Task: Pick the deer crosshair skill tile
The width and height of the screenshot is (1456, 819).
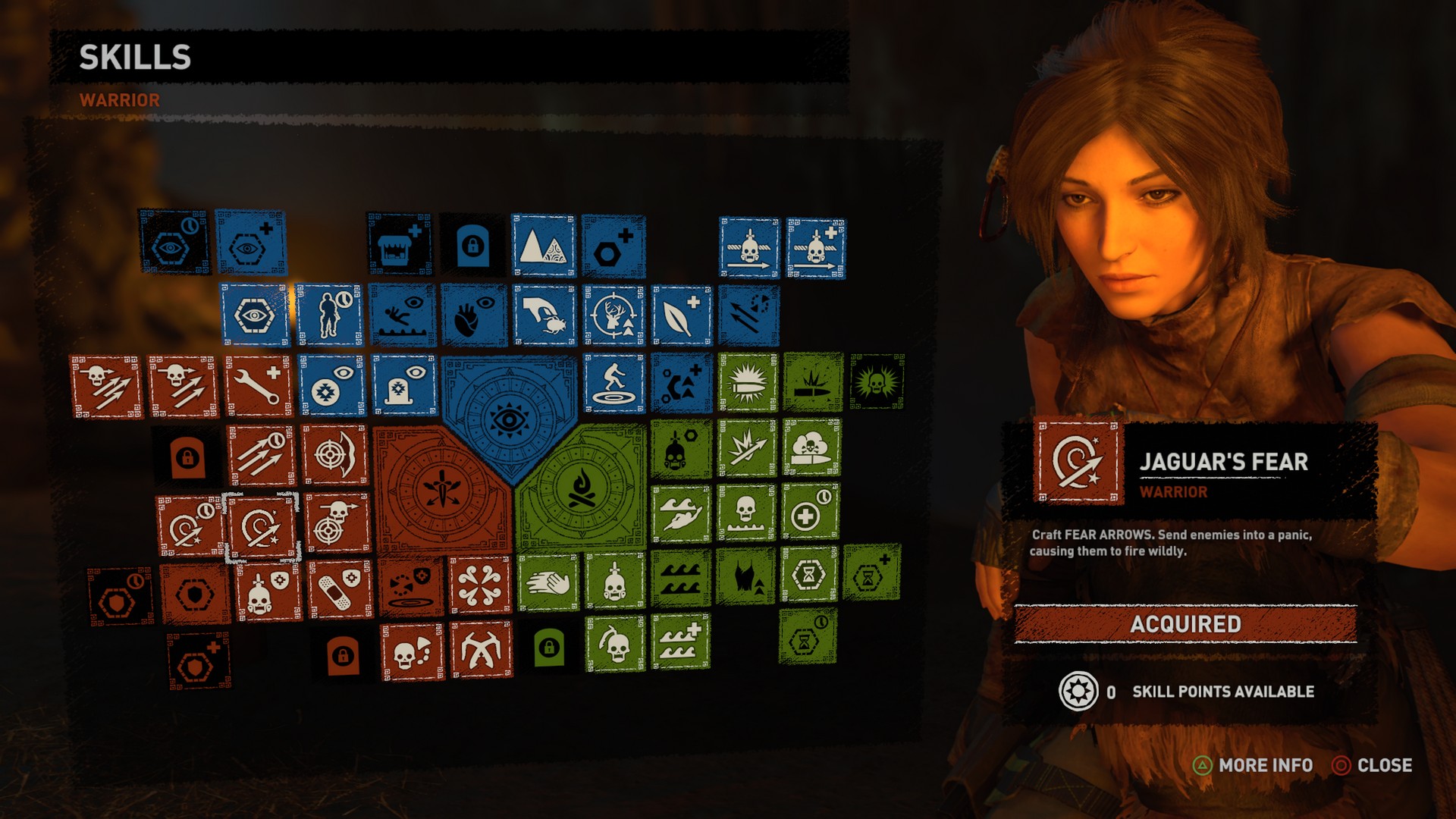Action: pyautogui.click(x=614, y=315)
